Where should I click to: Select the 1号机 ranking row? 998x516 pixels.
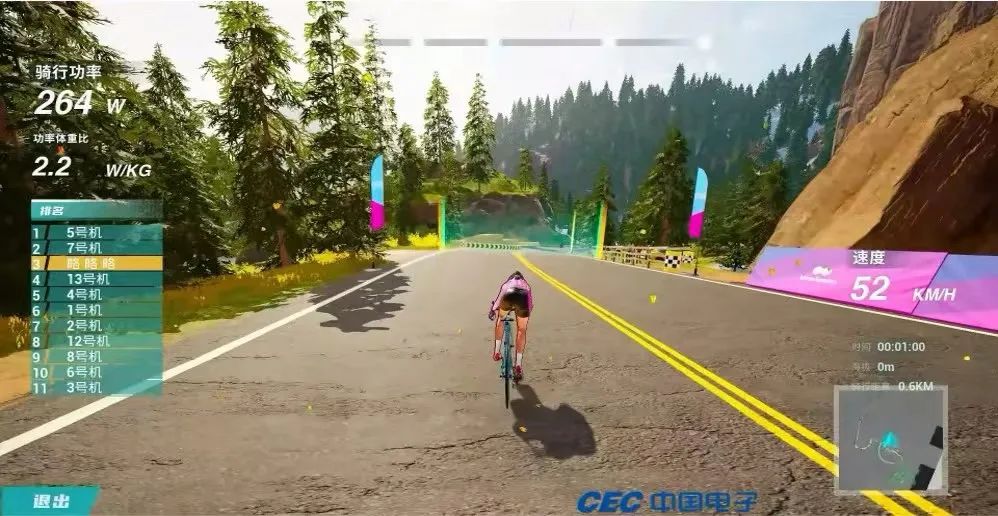[96, 310]
